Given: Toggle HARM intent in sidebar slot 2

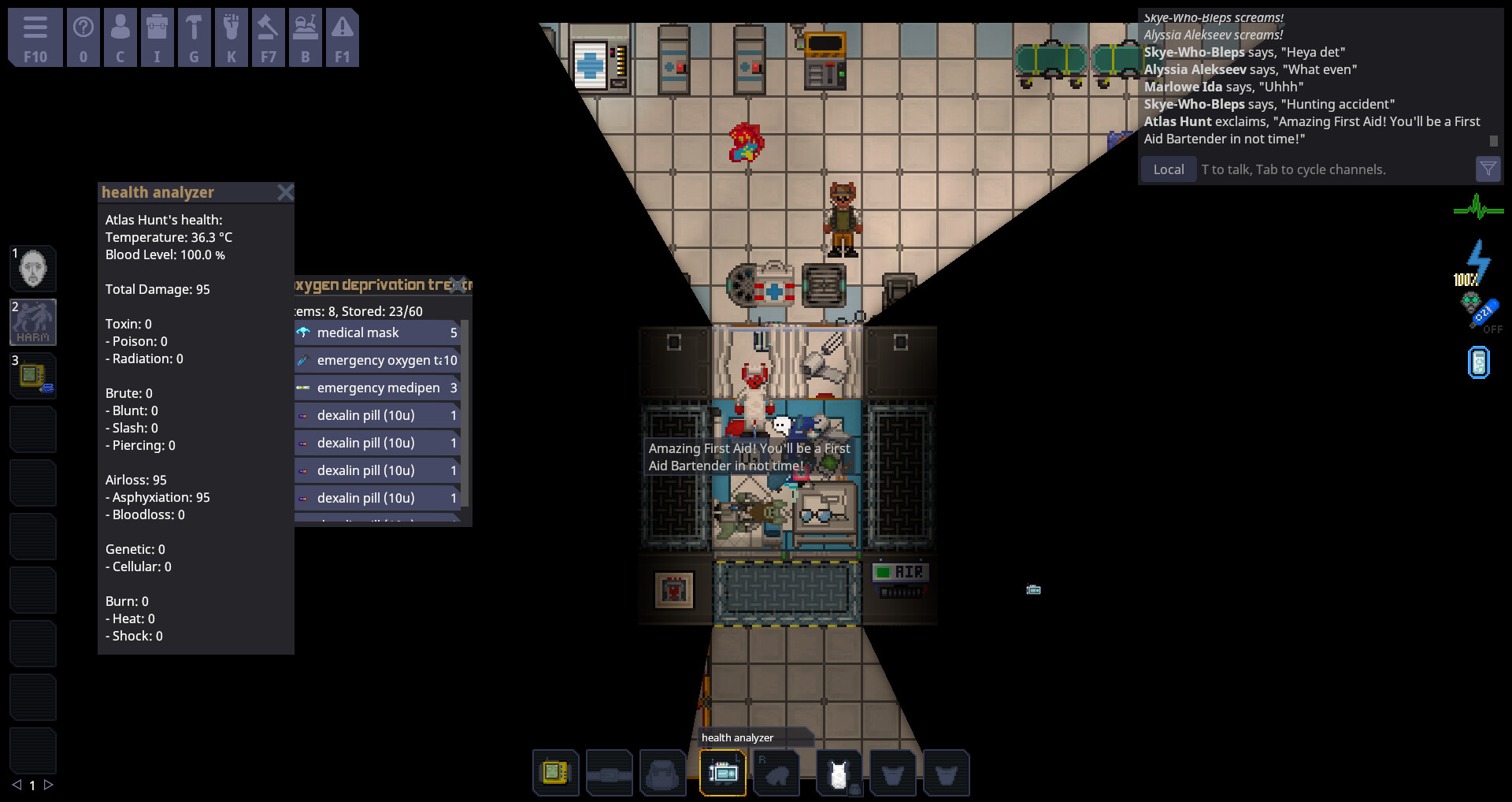Looking at the screenshot, I should 33,321.
